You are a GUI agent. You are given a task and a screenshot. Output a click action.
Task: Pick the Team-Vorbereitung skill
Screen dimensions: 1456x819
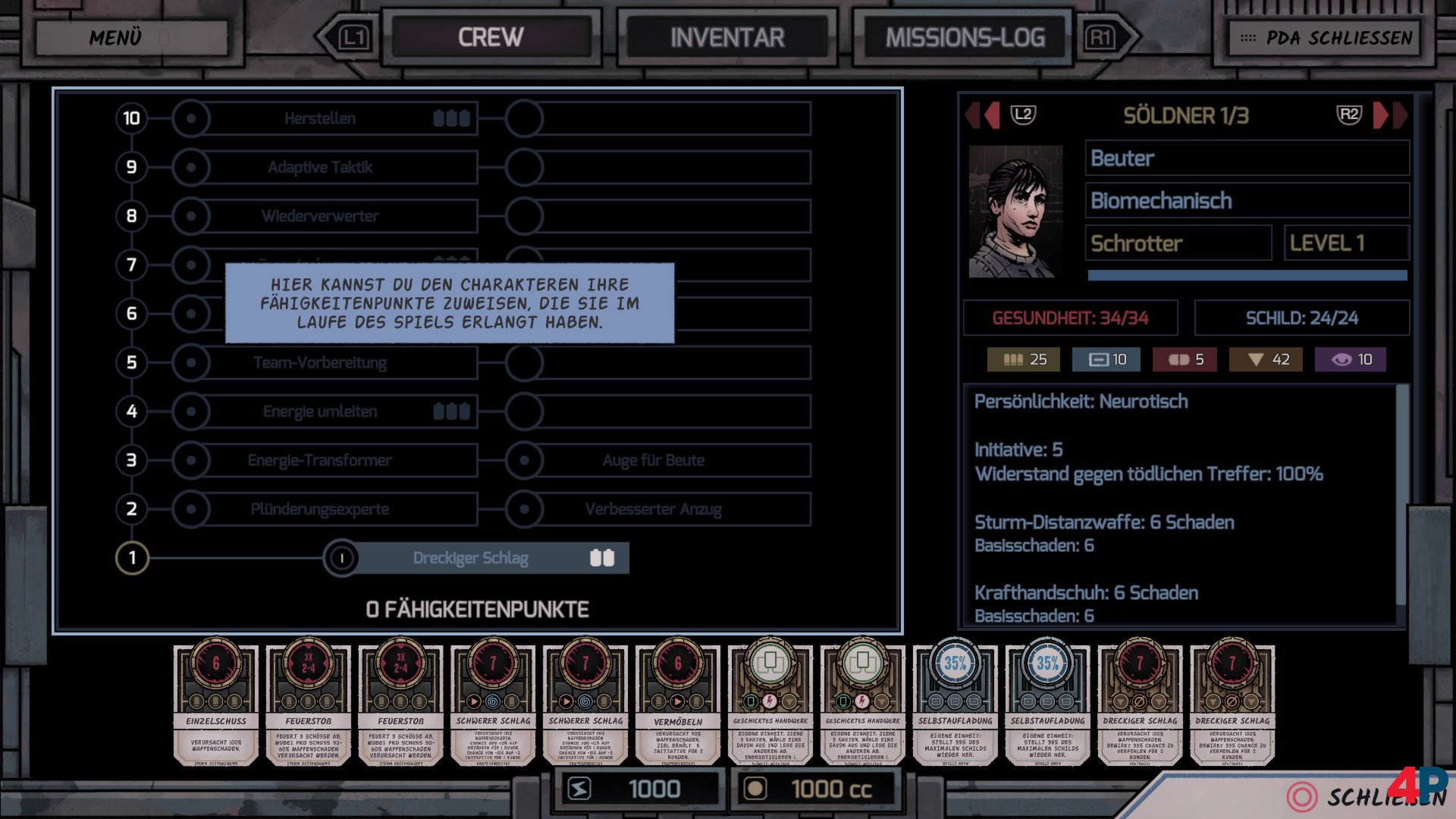pos(320,362)
